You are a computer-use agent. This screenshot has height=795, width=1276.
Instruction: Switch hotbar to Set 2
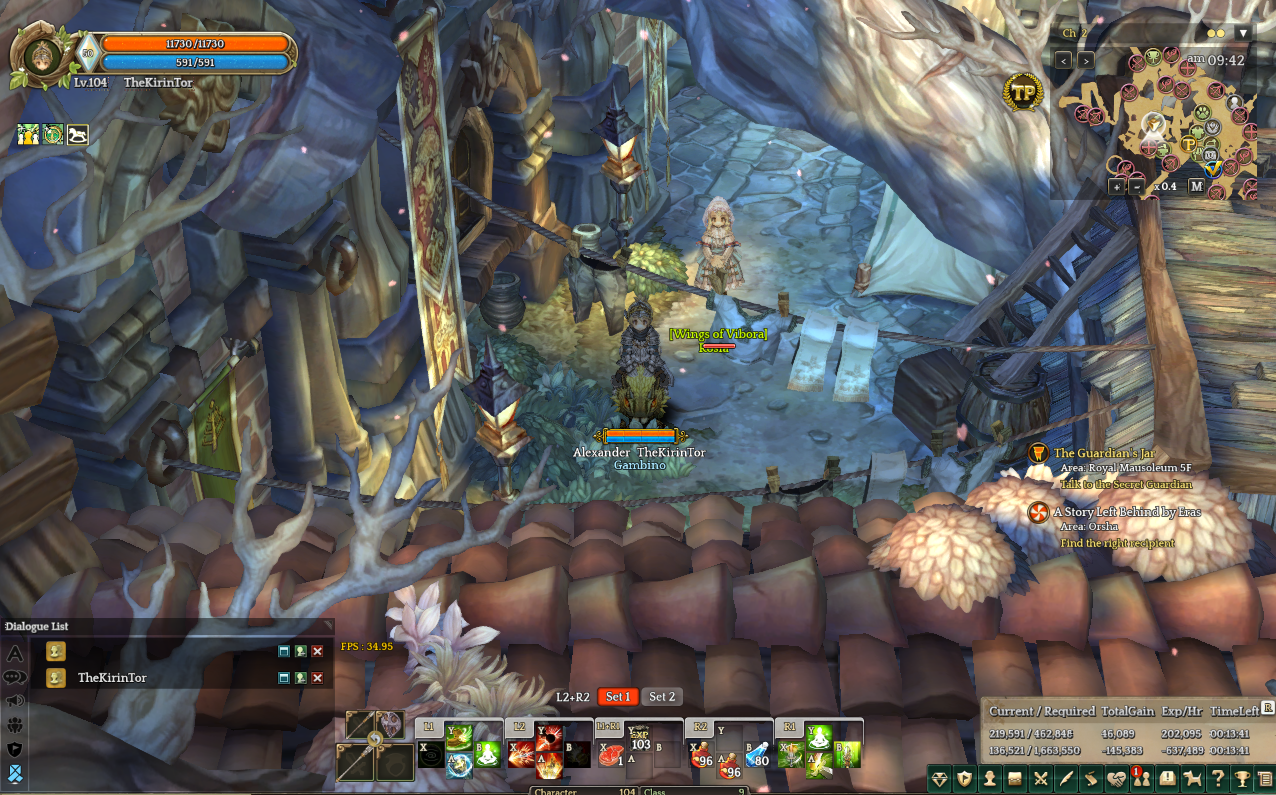[x=662, y=697]
